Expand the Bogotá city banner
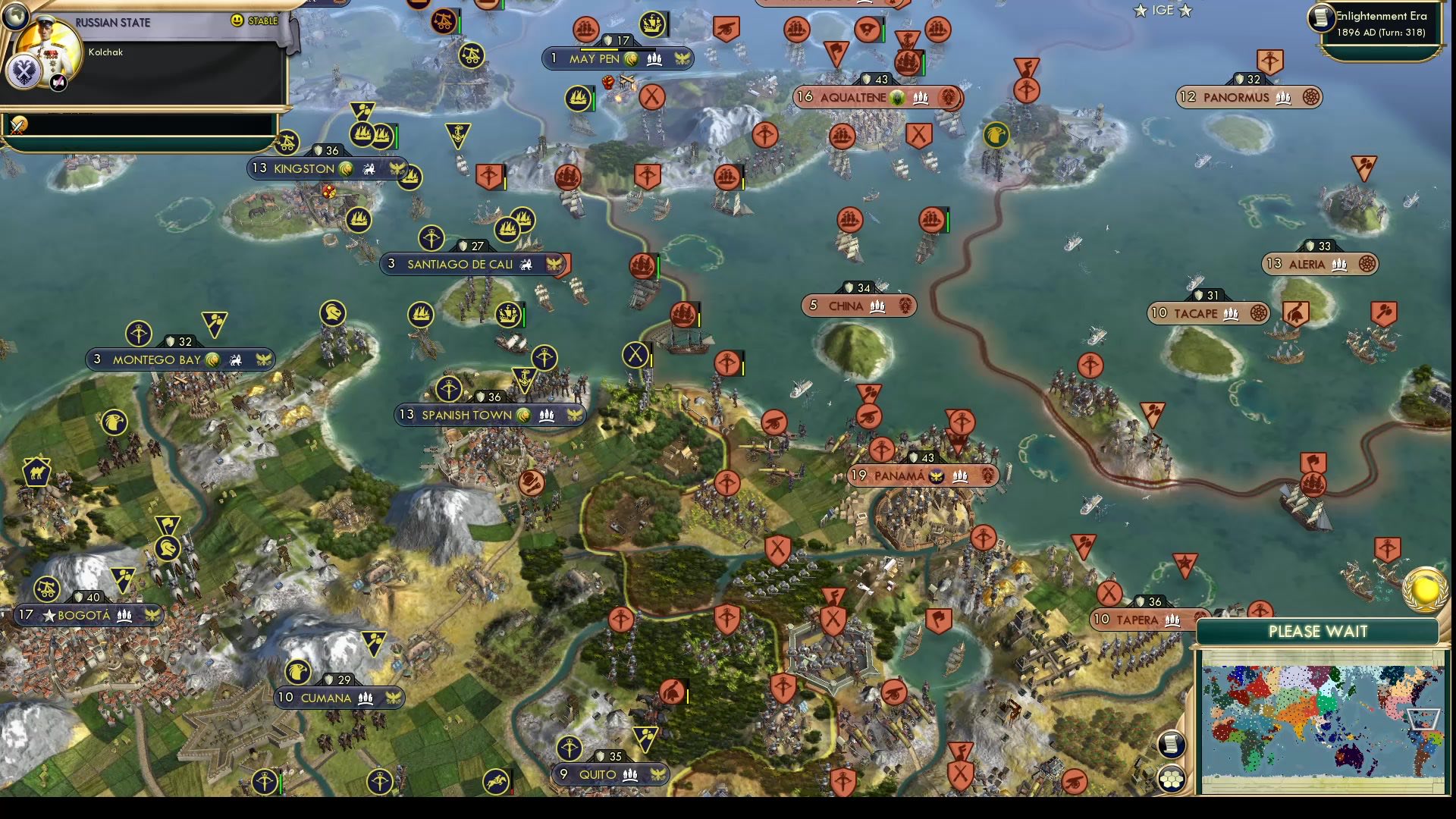This screenshot has height=819, width=1456. (90, 616)
